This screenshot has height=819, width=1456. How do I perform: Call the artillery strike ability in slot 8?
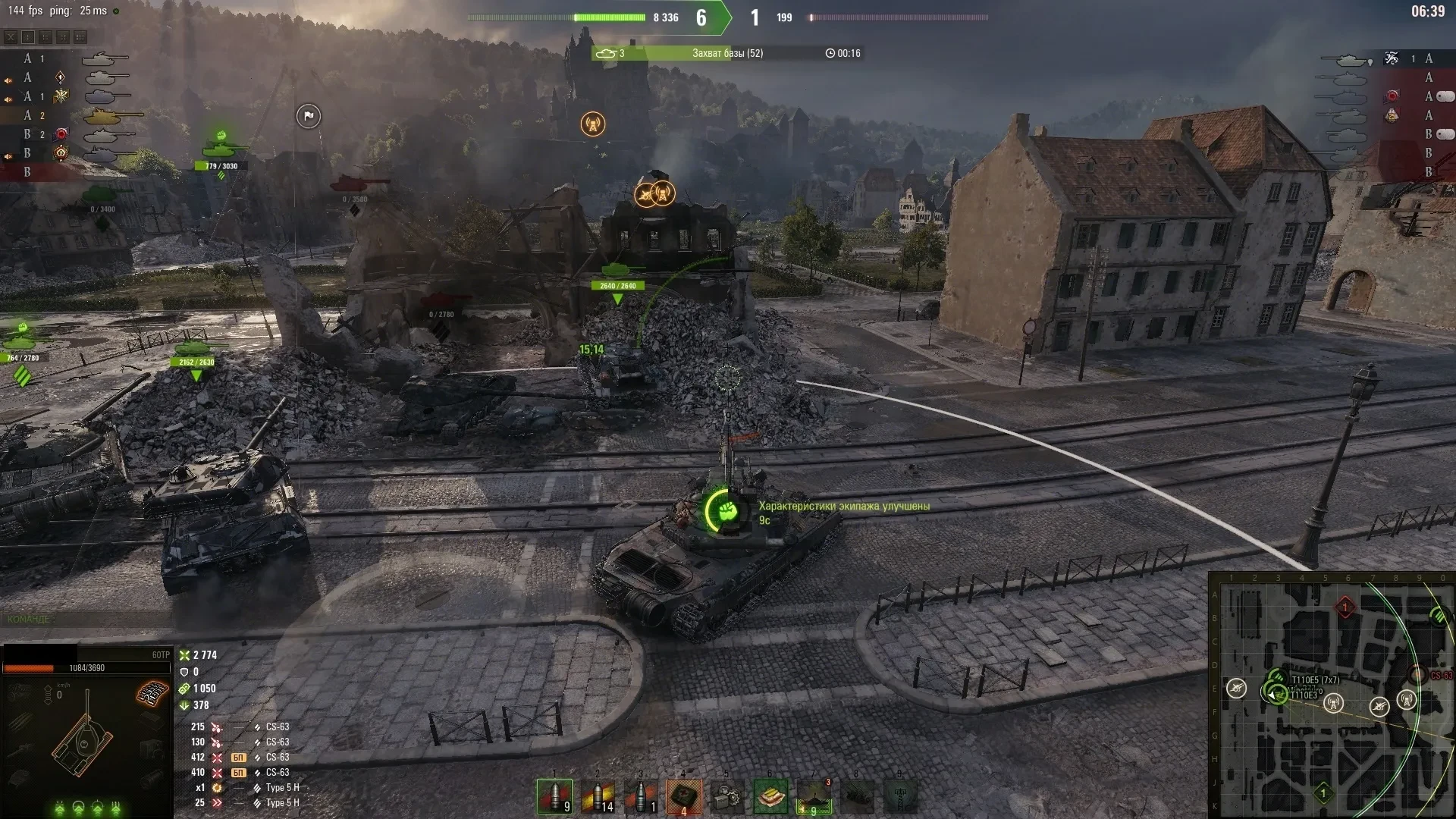point(857,796)
